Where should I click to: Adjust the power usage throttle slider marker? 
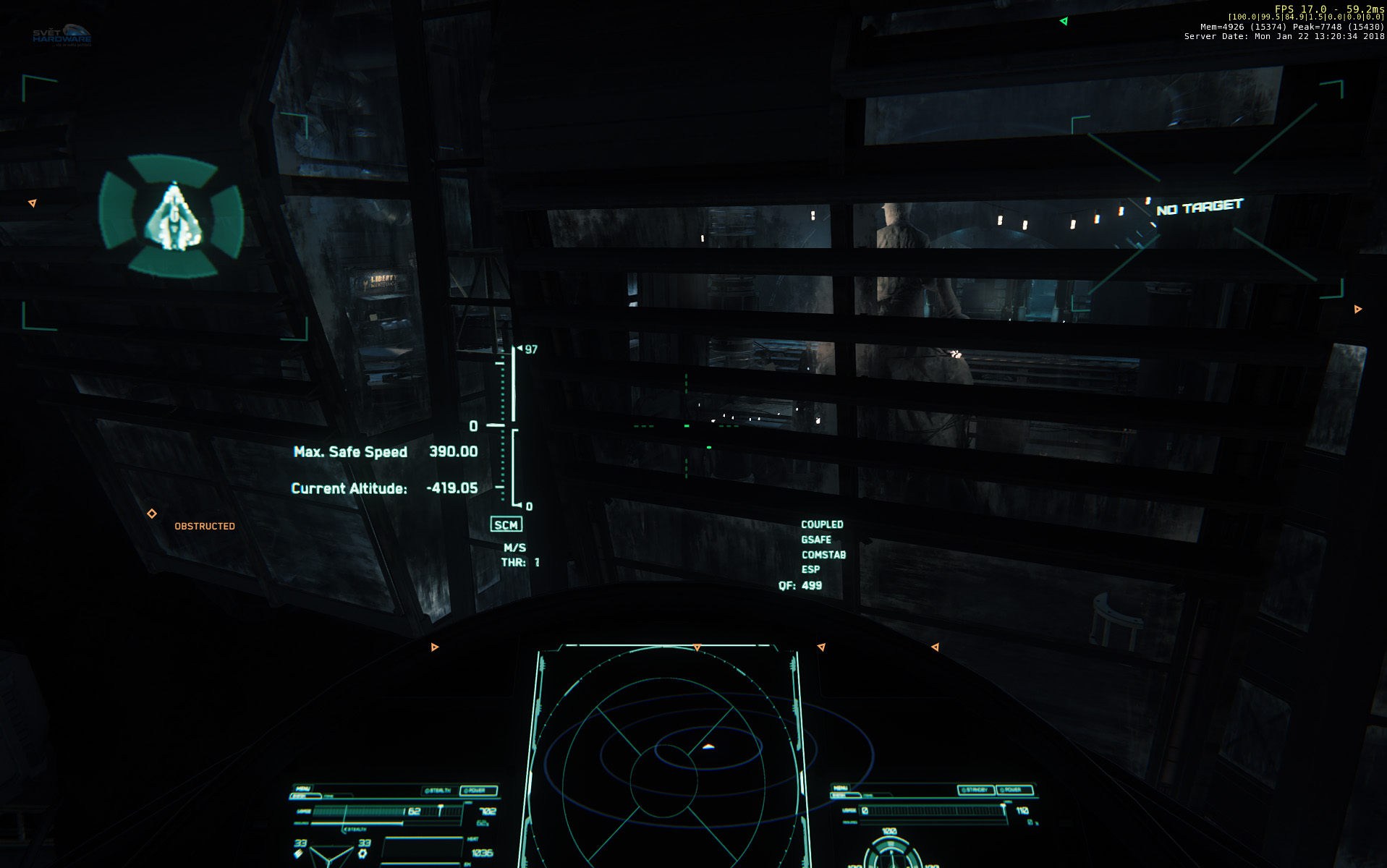[x=440, y=809]
